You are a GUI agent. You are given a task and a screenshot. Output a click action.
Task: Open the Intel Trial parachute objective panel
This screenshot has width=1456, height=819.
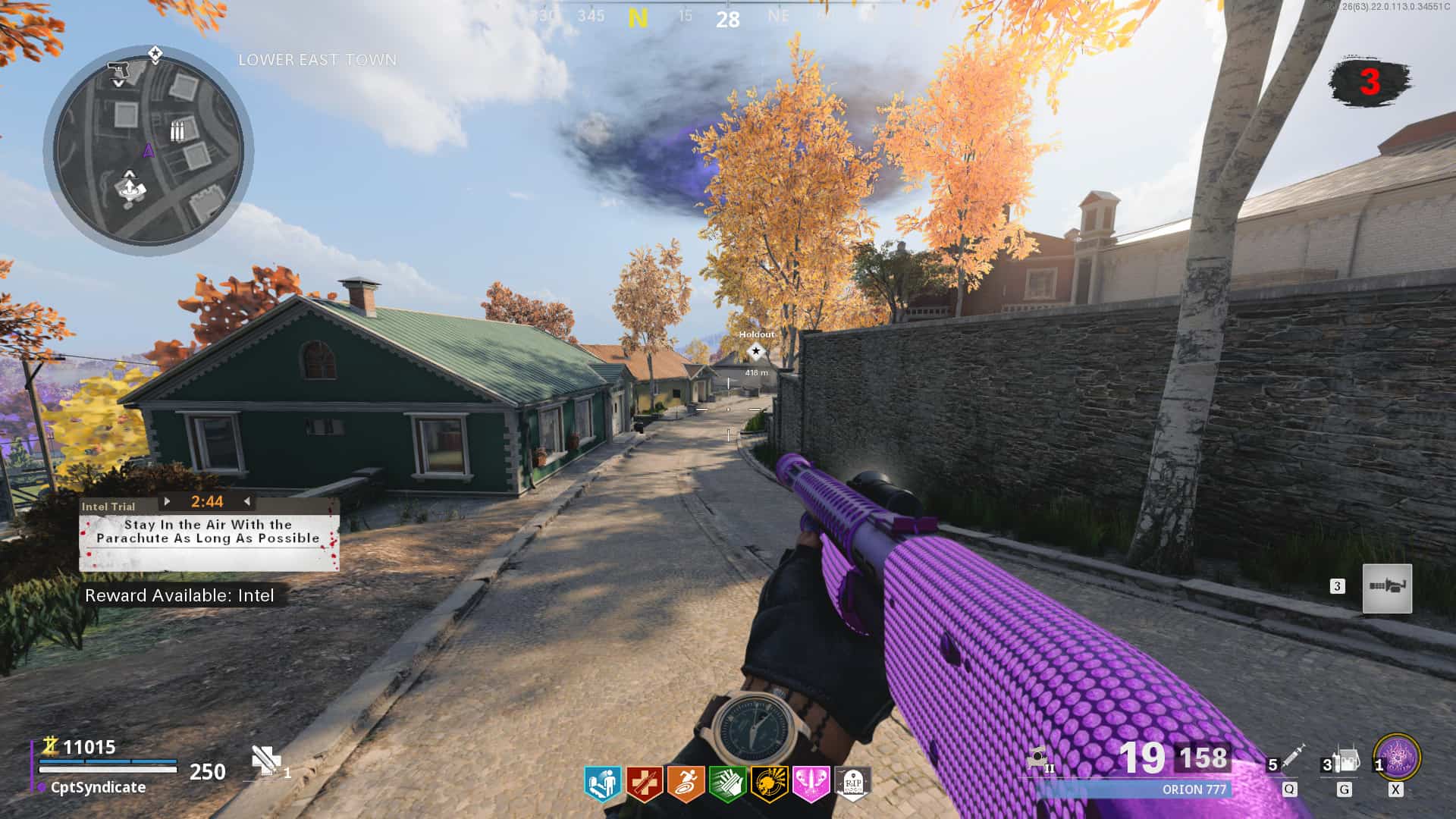coord(209,532)
